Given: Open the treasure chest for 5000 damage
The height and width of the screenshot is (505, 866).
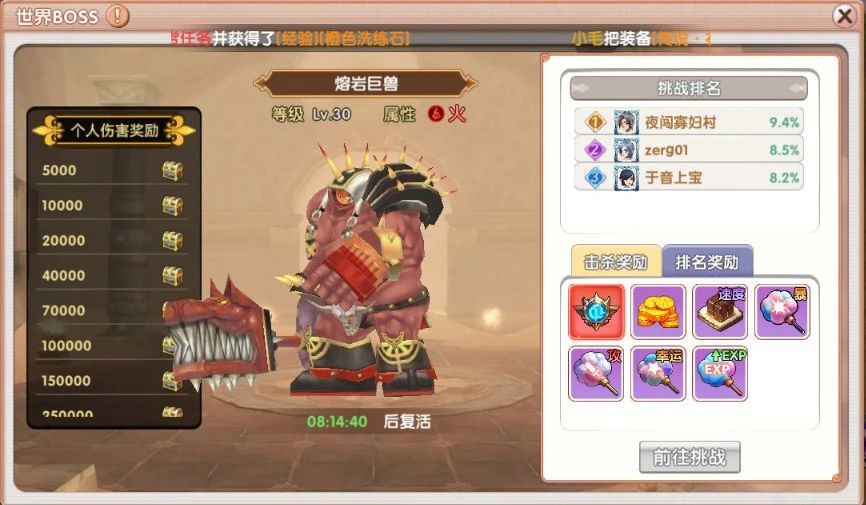Looking at the screenshot, I should click(173, 171).
